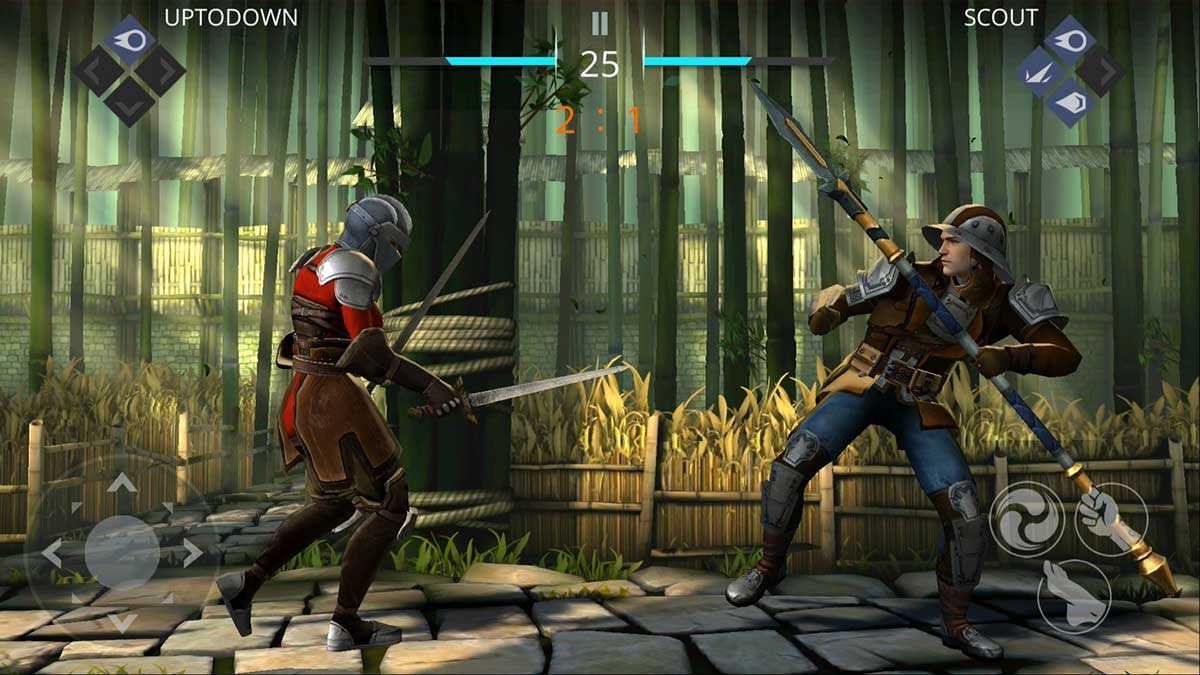
Task: Click the center of the virtual joystick
Action: (x=122, y=552)
